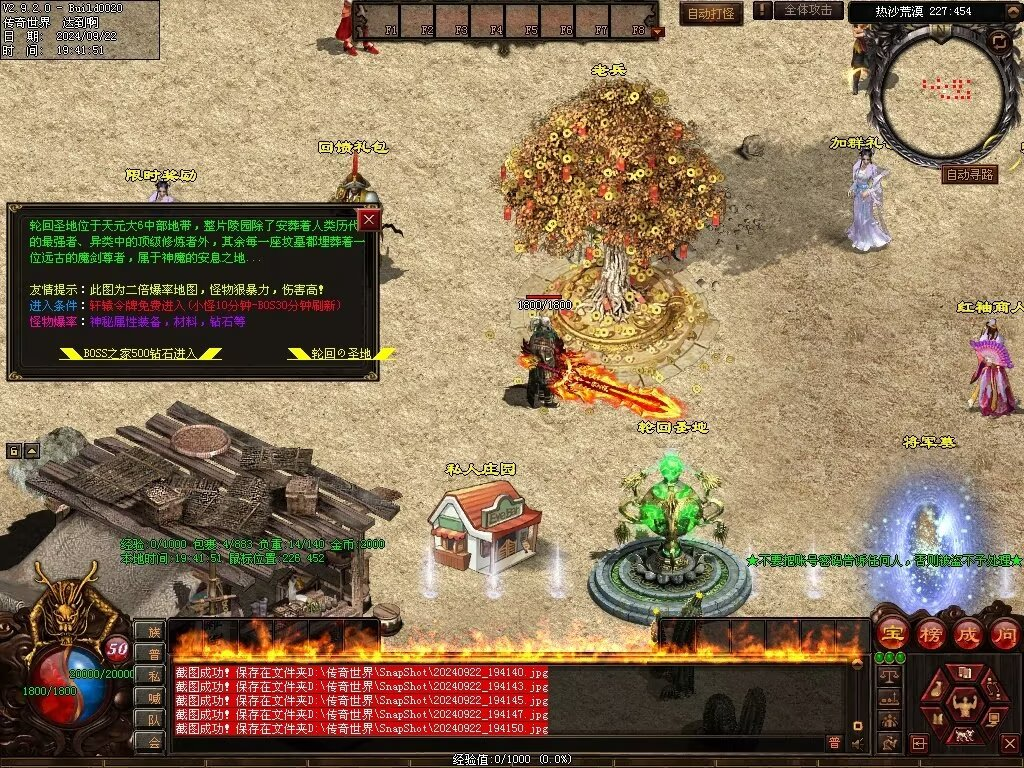Select the 队 team chat channel
The width and height of the screenshot is (1024, 768).
153,719
